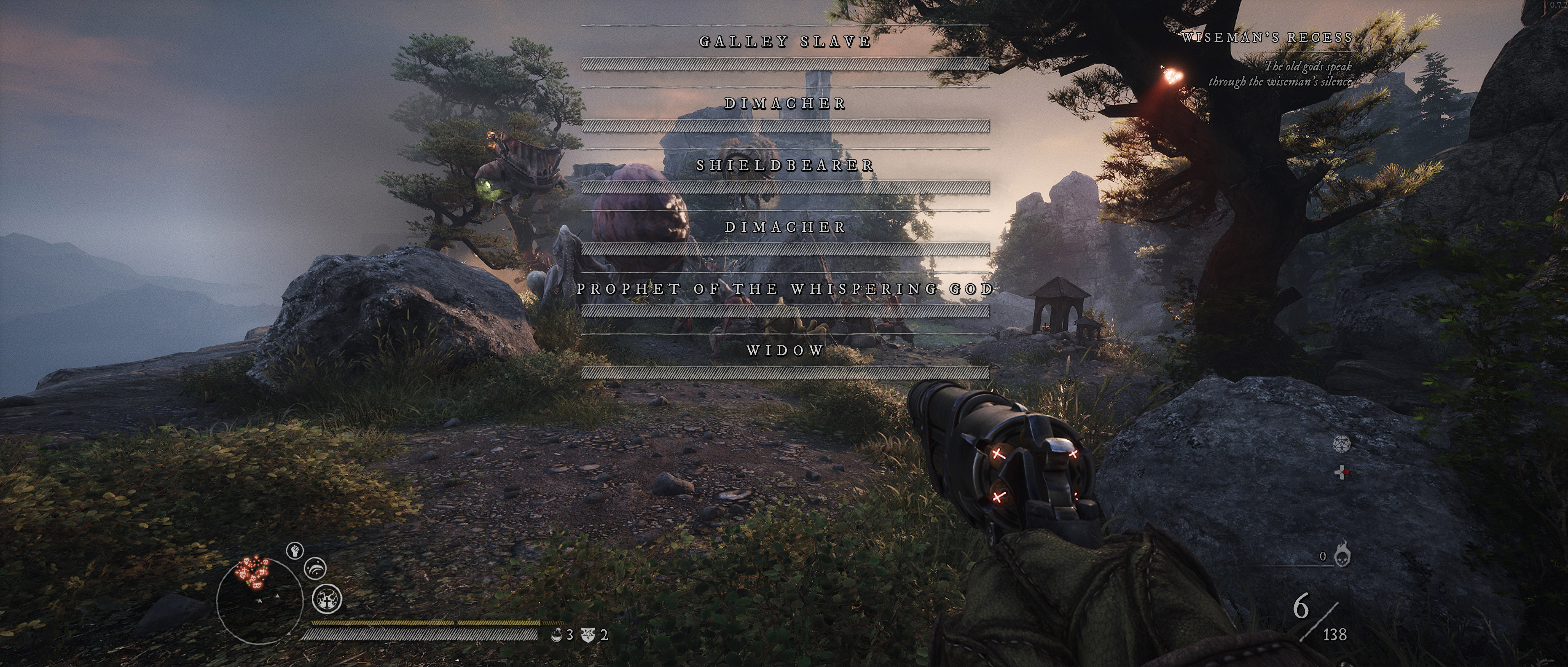The width and height of the screenshot is (1568, 667).
Task: Select the crescent wave spell icon
Action: coord(315,569)
